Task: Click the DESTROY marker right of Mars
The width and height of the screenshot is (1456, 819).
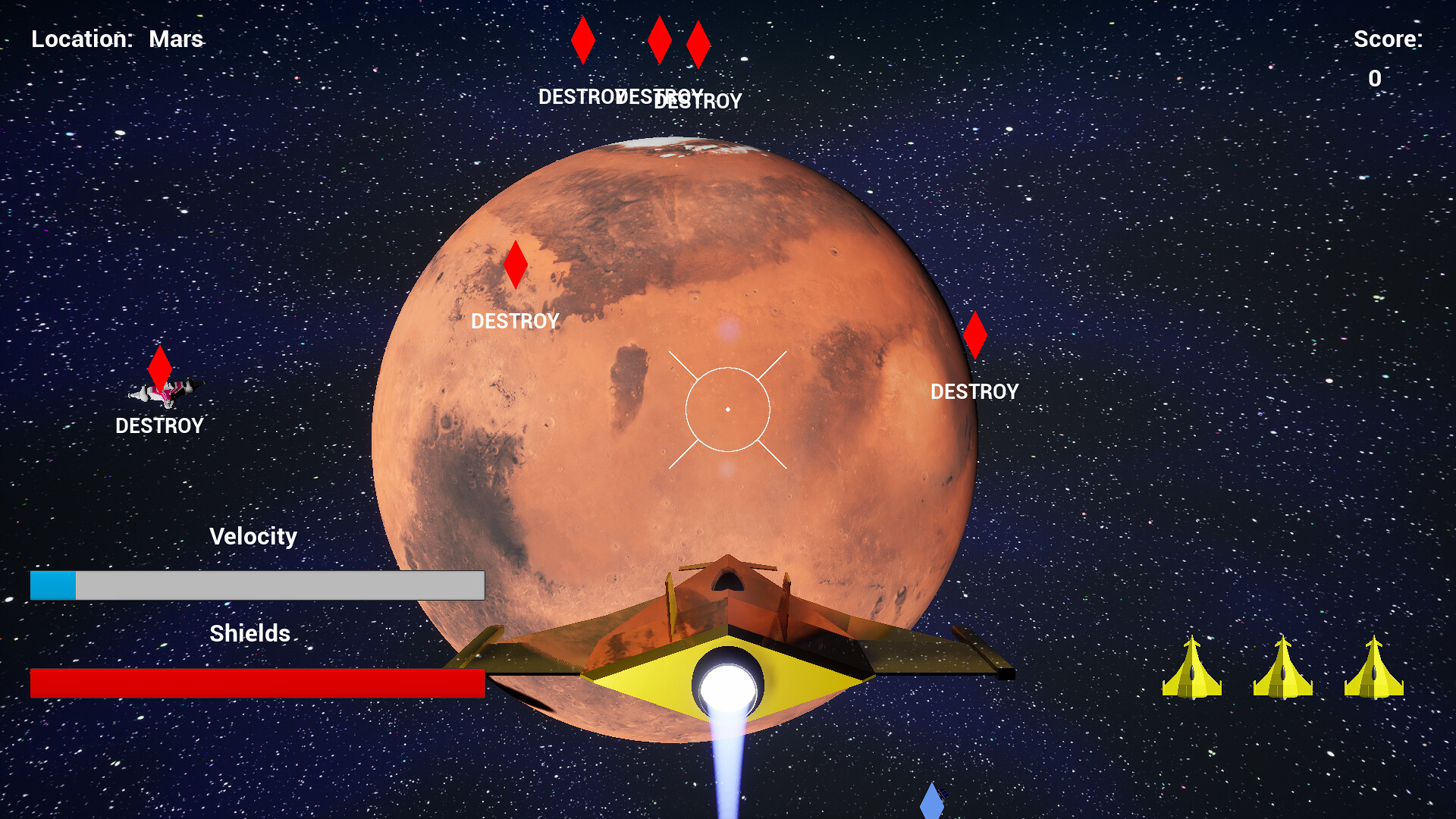Action: [977, 336]
